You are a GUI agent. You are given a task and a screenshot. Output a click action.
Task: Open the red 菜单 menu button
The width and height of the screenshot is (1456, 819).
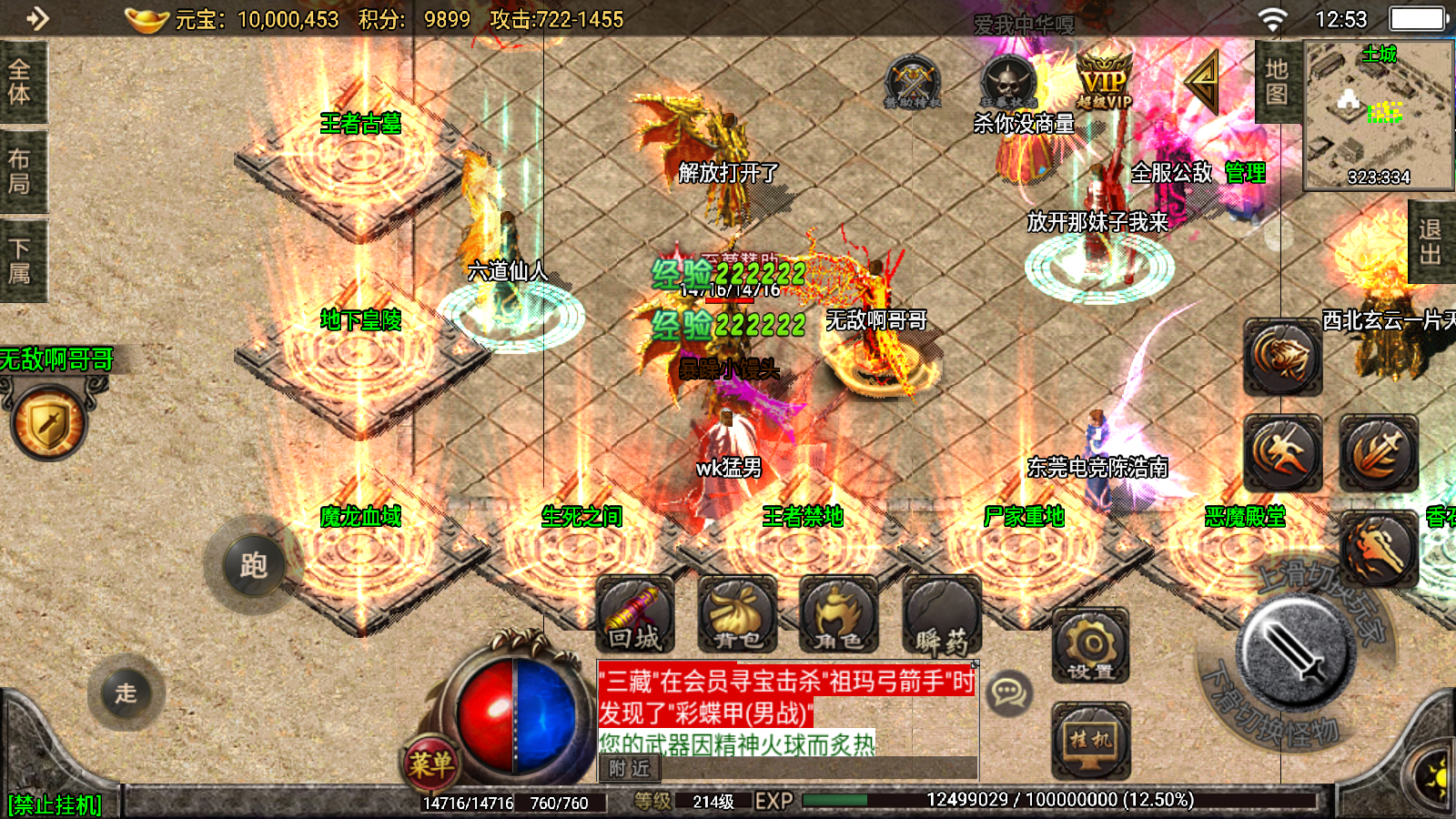click(x=430, y=764)
